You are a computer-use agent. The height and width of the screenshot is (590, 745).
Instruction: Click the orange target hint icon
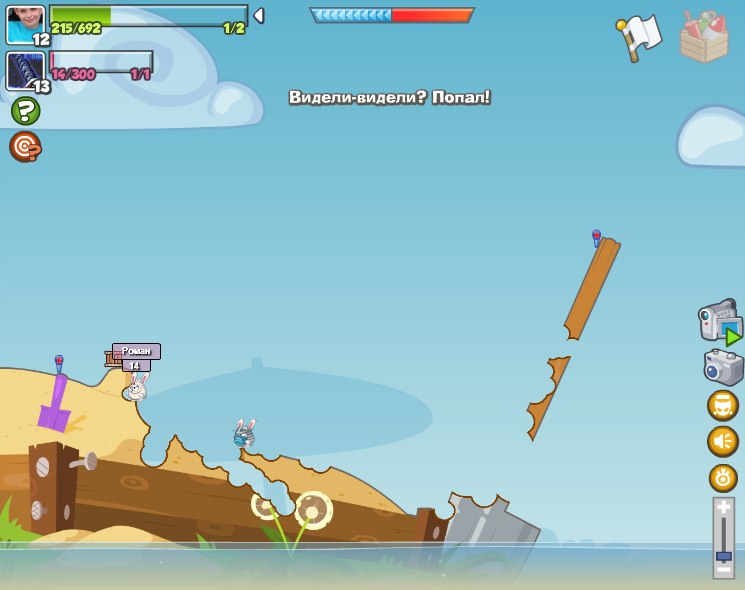(x=24, y=147)
